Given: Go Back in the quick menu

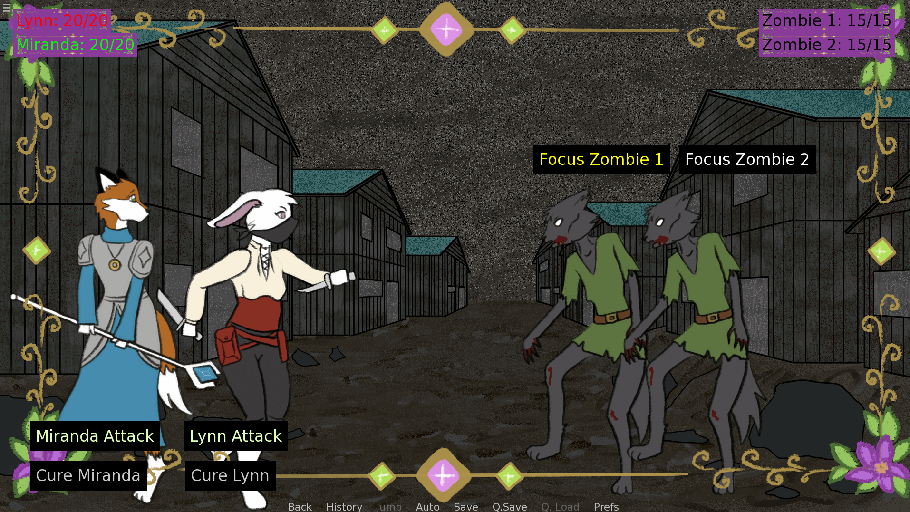Looking at the screenshot, I should tap(300, 506).
